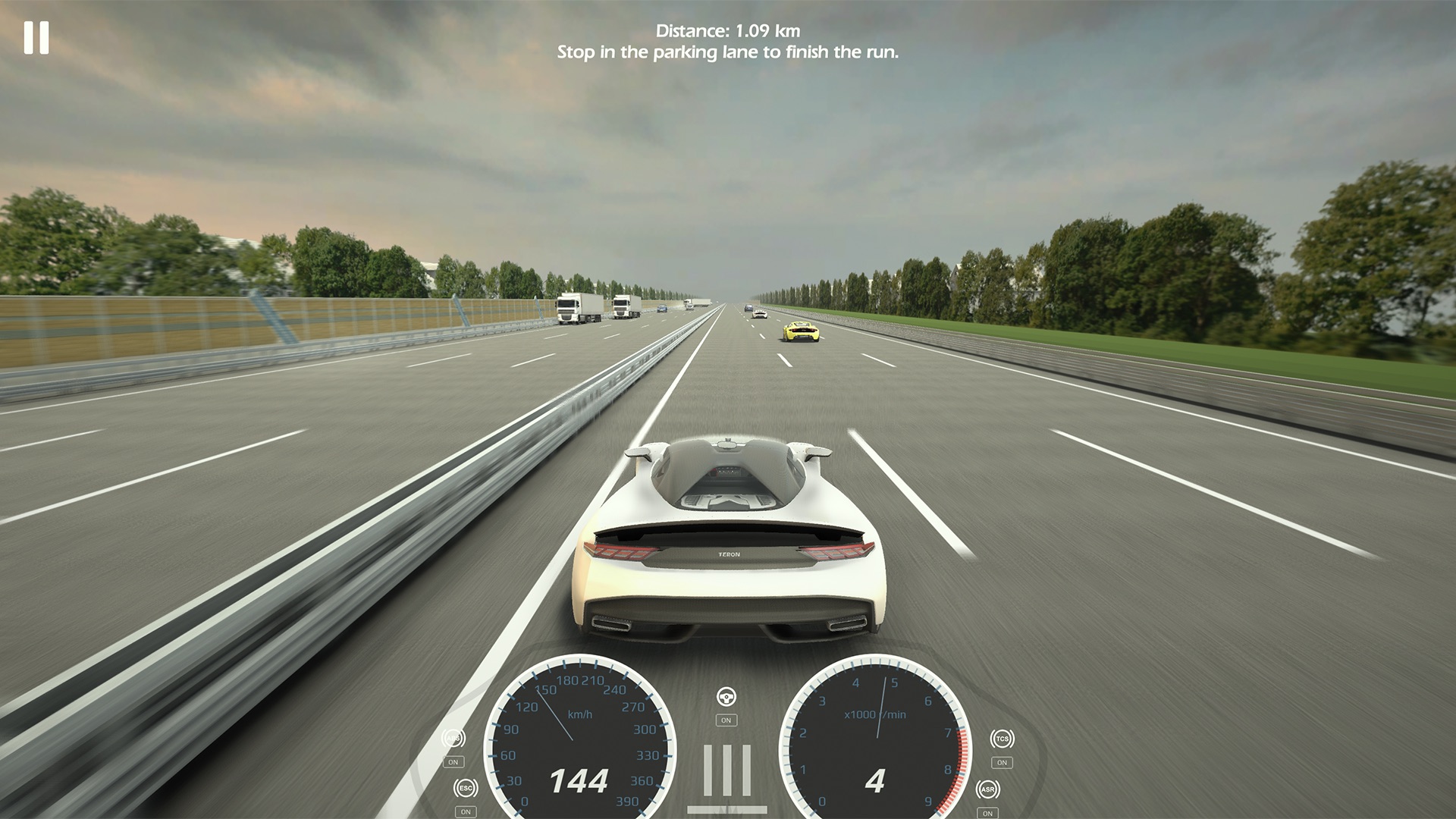Toggle the steering wheel assist icon
This screenshot has height=819, width=1456.
pyautogui.click(x=726, y=697)
